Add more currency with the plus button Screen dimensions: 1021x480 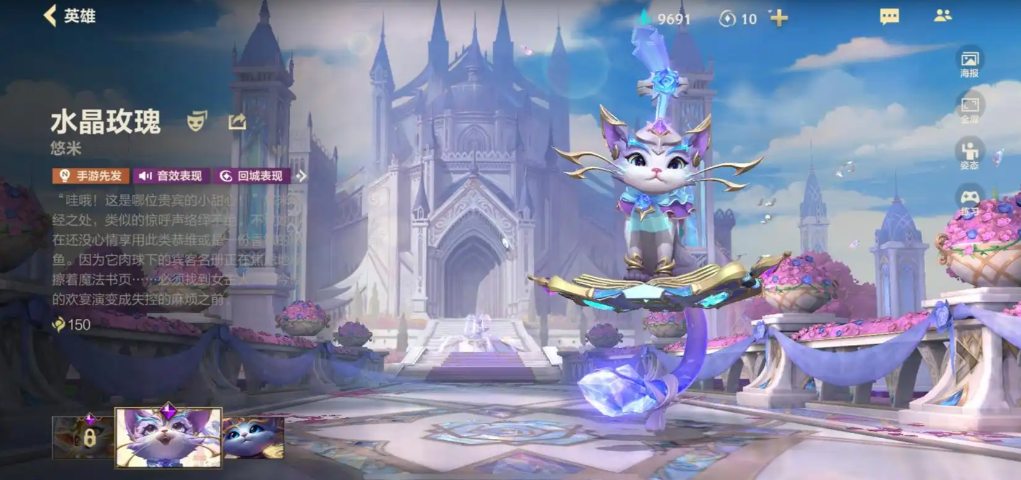[779, 18]
